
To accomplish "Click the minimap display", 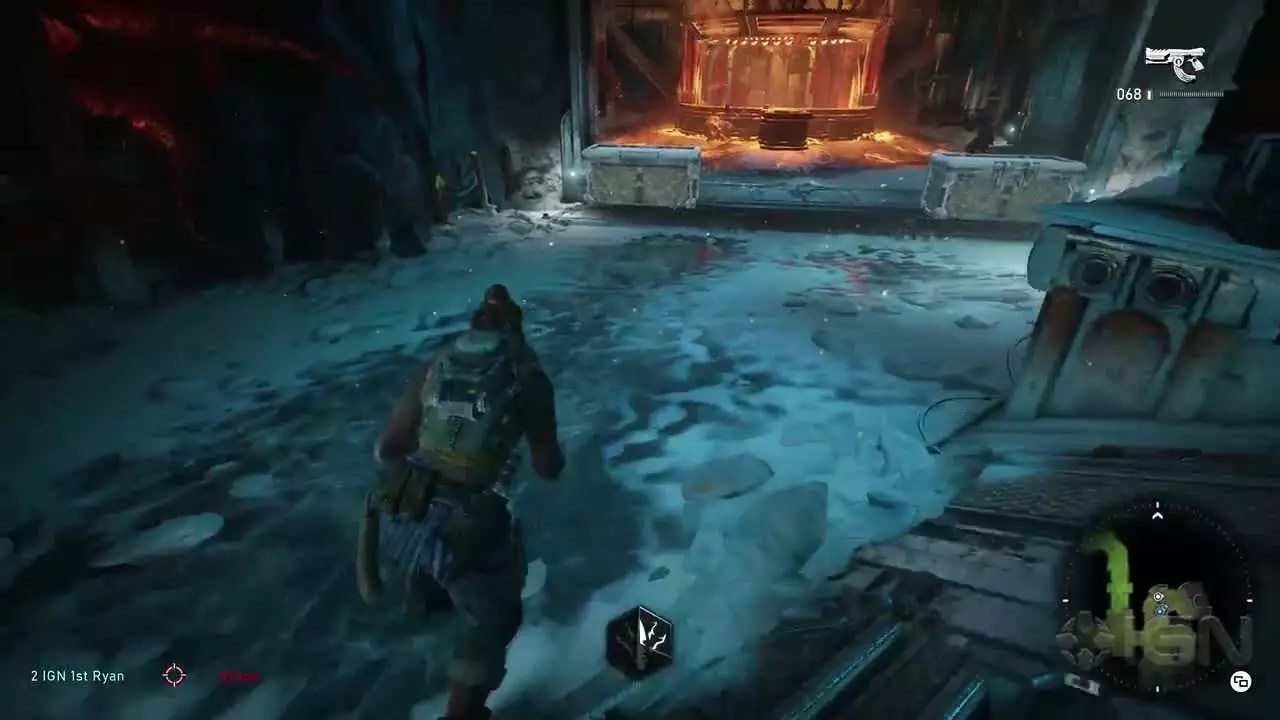I will click(x=1157, y=600).
